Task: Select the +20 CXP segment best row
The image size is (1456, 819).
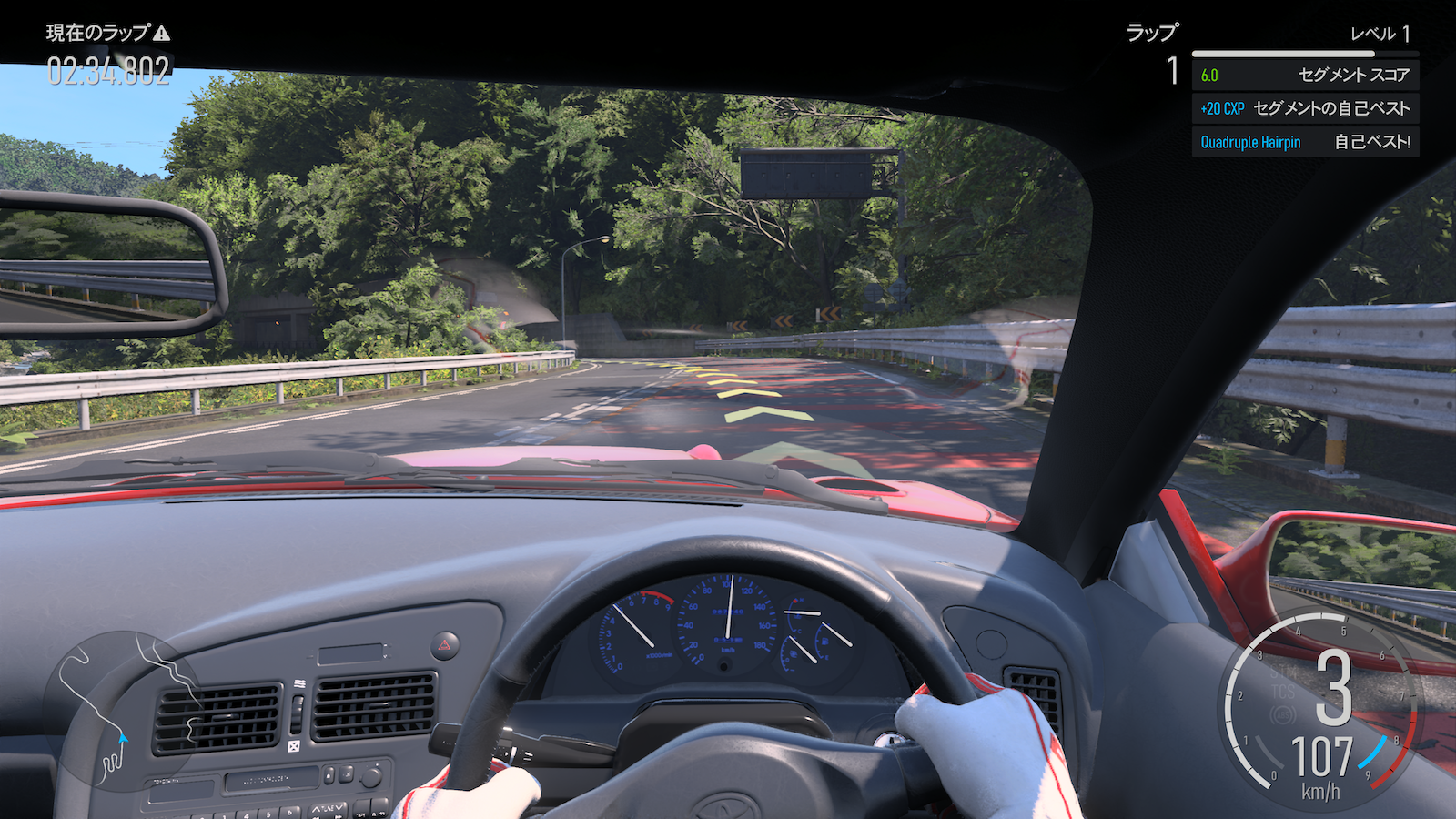Action: coord(1305,108)
